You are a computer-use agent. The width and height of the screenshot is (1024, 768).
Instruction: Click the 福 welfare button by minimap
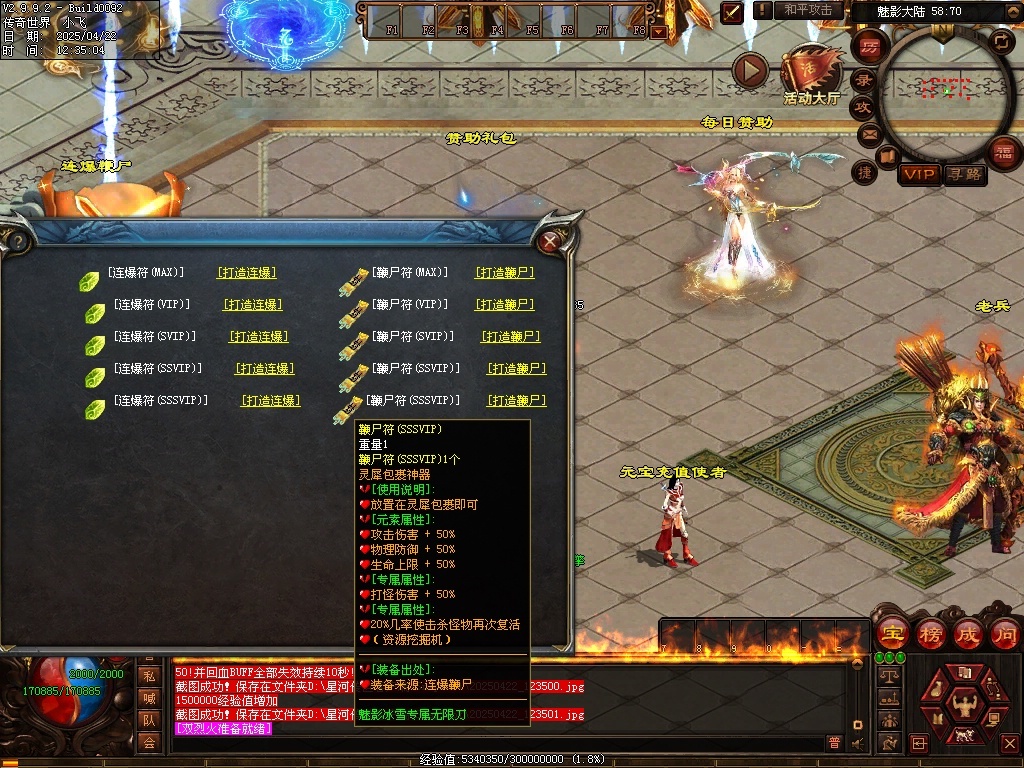click(1003, 152)
